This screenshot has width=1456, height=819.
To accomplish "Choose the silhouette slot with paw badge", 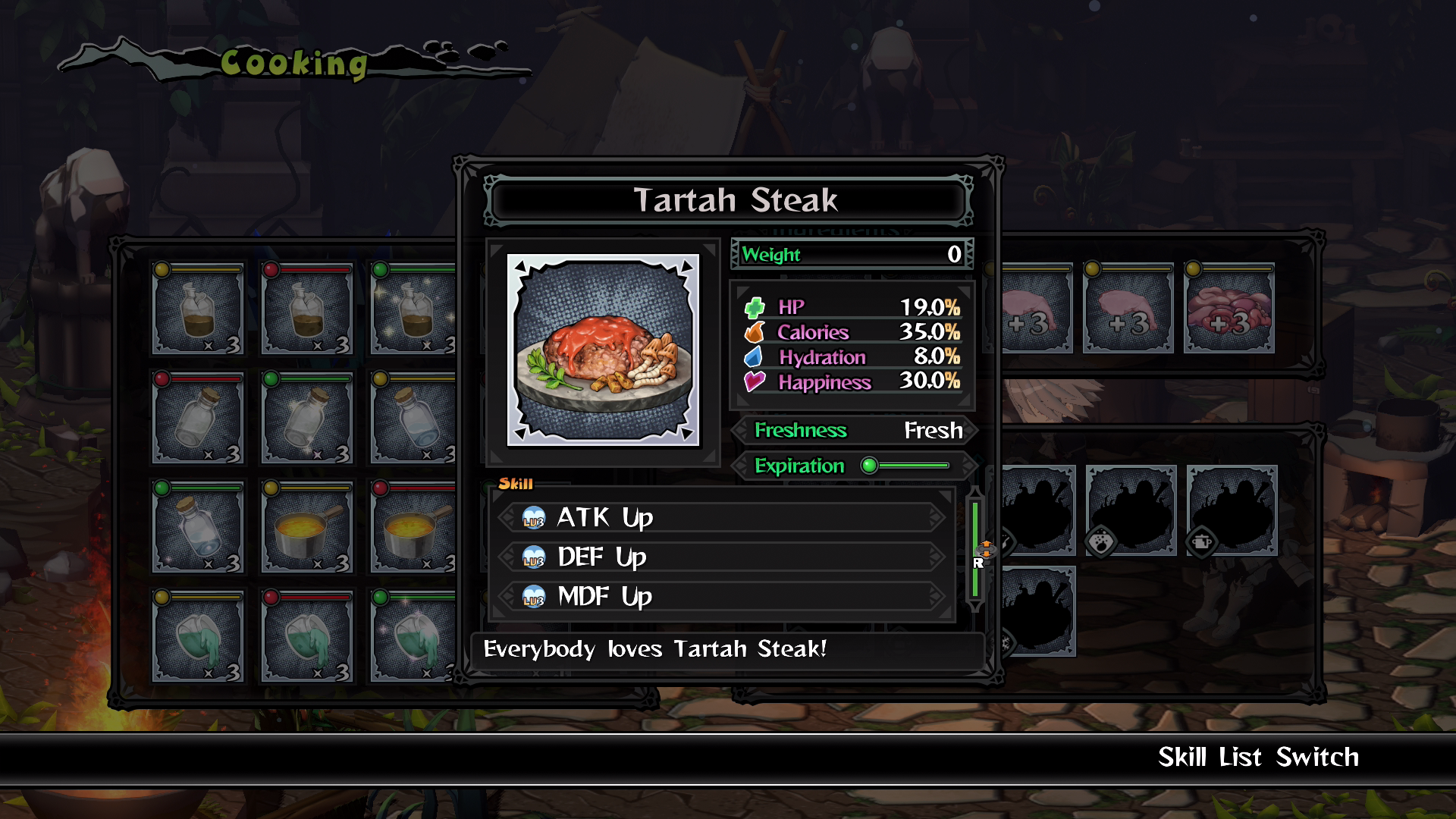I will click(1131, 510).
